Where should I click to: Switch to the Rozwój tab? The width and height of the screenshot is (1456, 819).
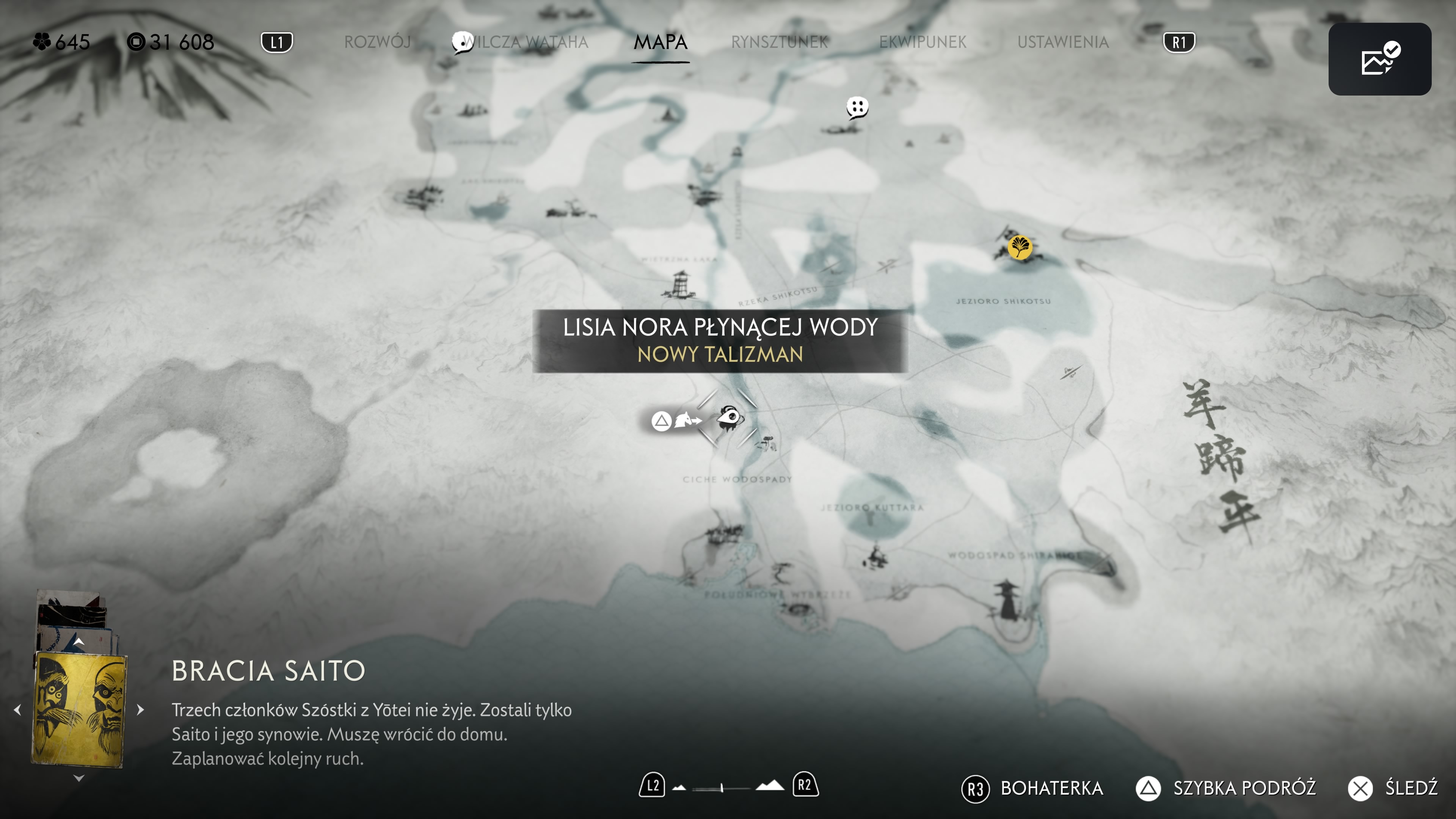point(377,42)
